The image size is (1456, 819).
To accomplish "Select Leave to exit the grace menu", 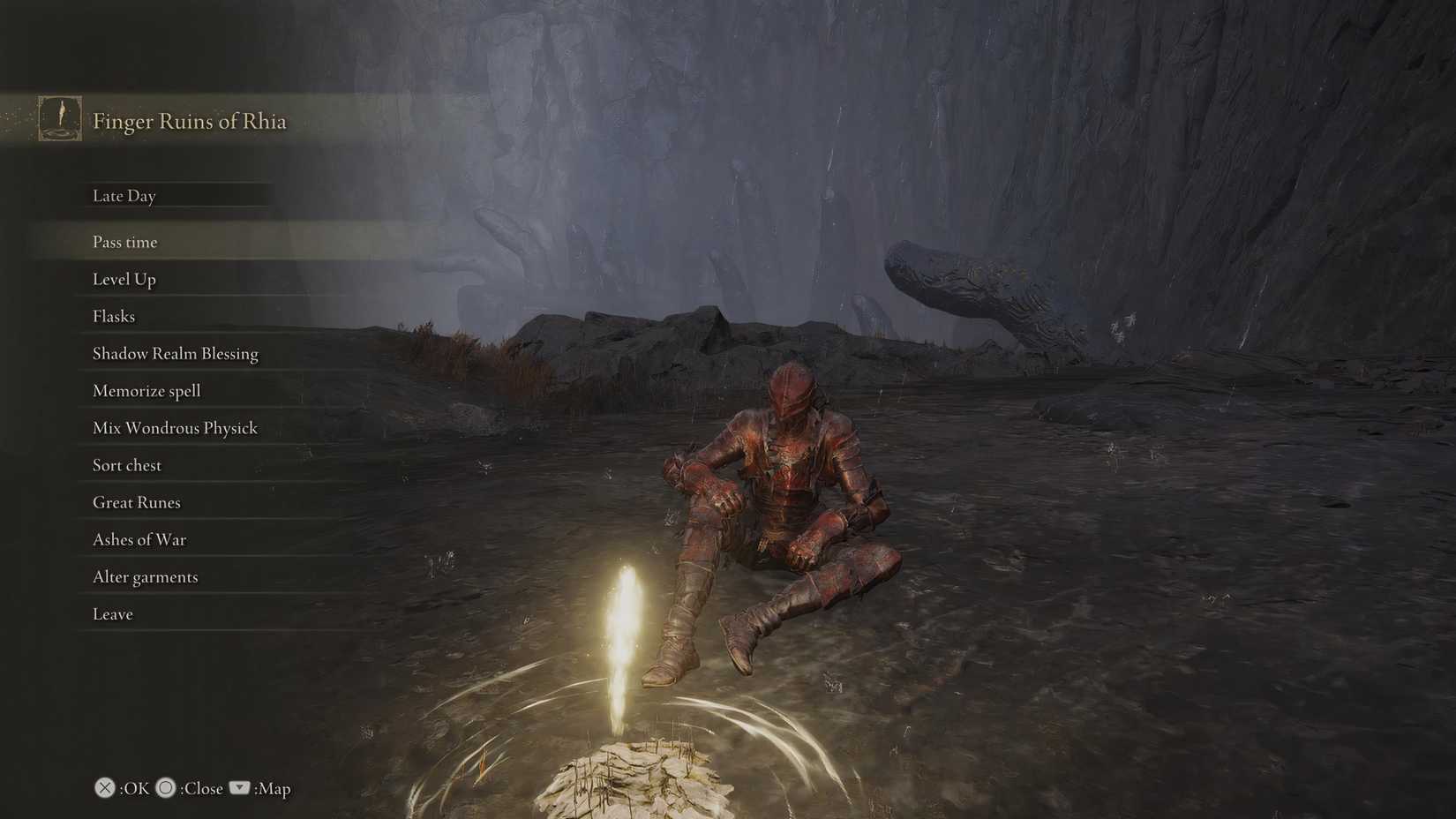I will 112,613.
